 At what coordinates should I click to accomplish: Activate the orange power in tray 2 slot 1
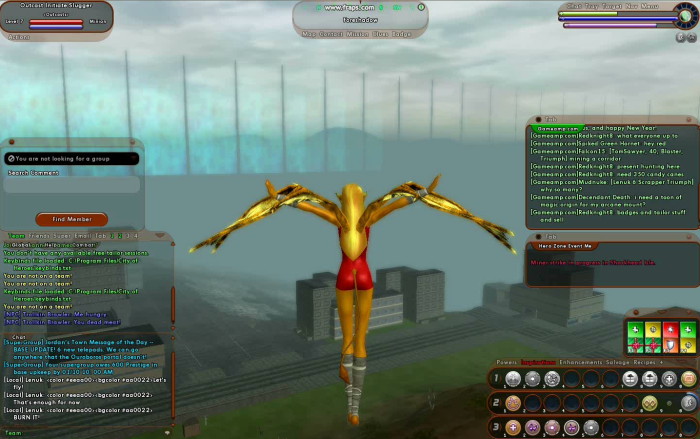pyautogui.click(x=513, y=403)
